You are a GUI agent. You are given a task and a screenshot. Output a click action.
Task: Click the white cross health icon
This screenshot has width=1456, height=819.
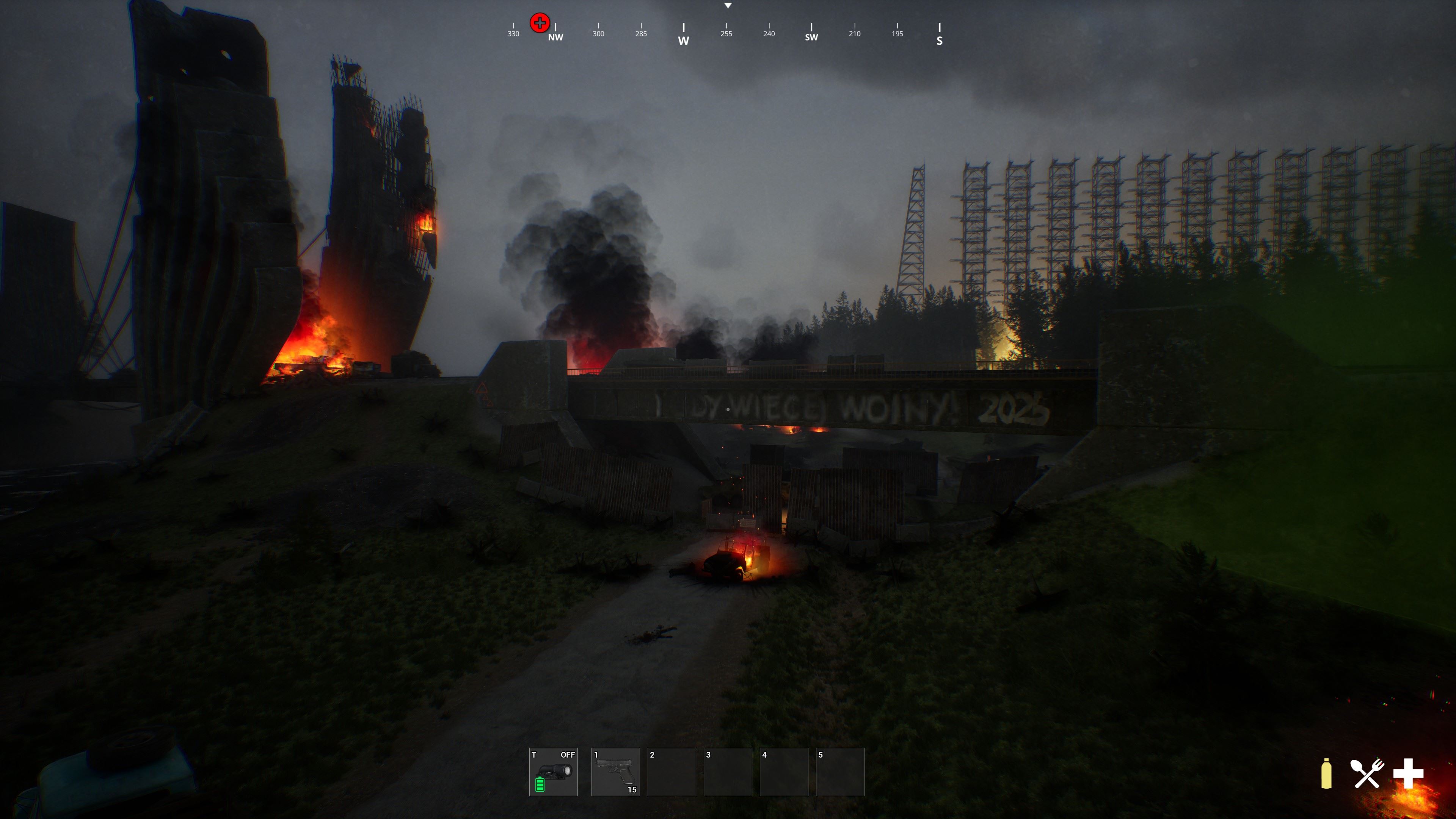[1408, 773]
